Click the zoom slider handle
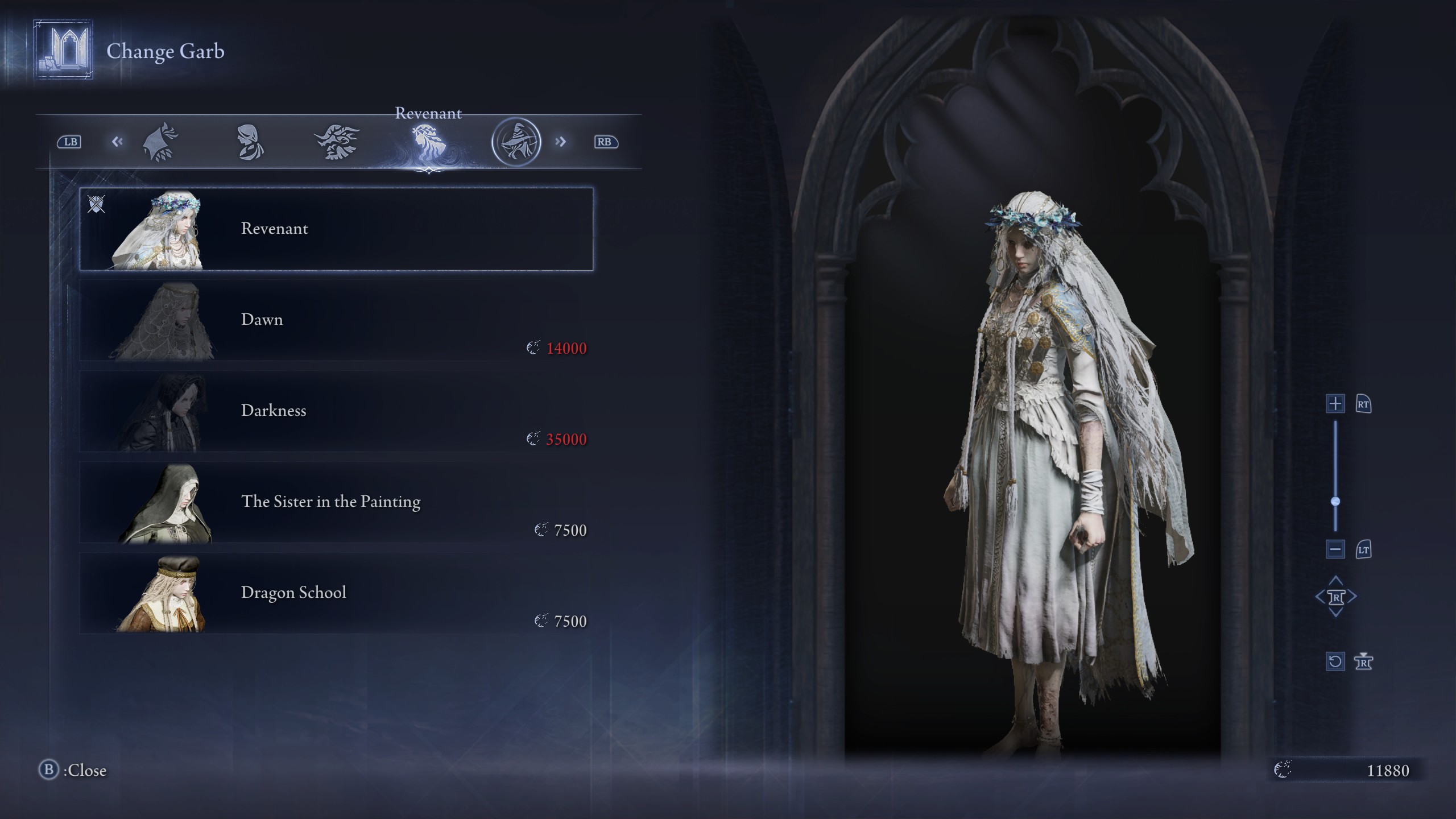 pyautogui.click(x=1334, y=502)
